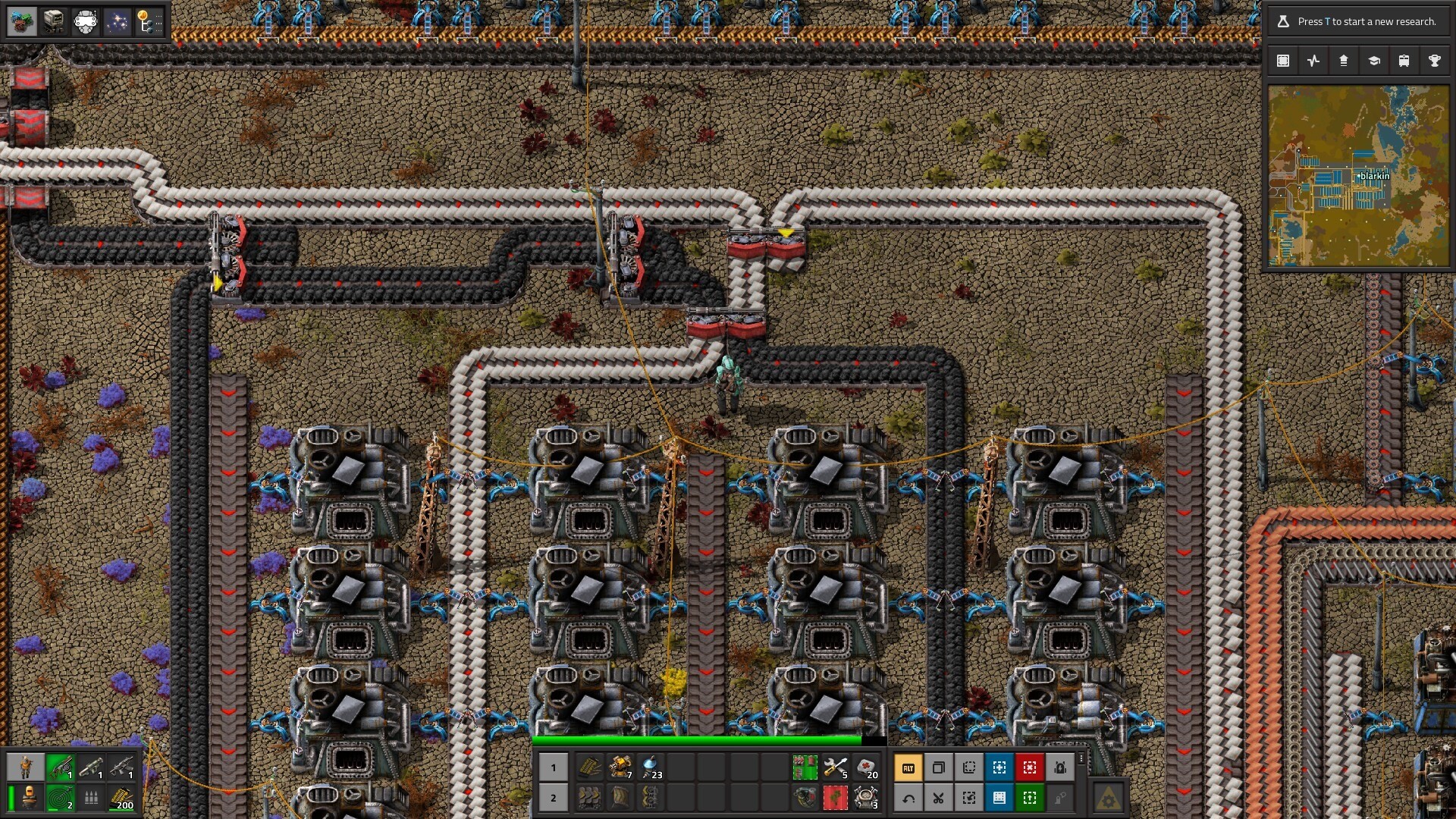Choose the gun turret hotbar slot
The height and width of the screenshot is (819, 1456).
click(x=620, y=768)
